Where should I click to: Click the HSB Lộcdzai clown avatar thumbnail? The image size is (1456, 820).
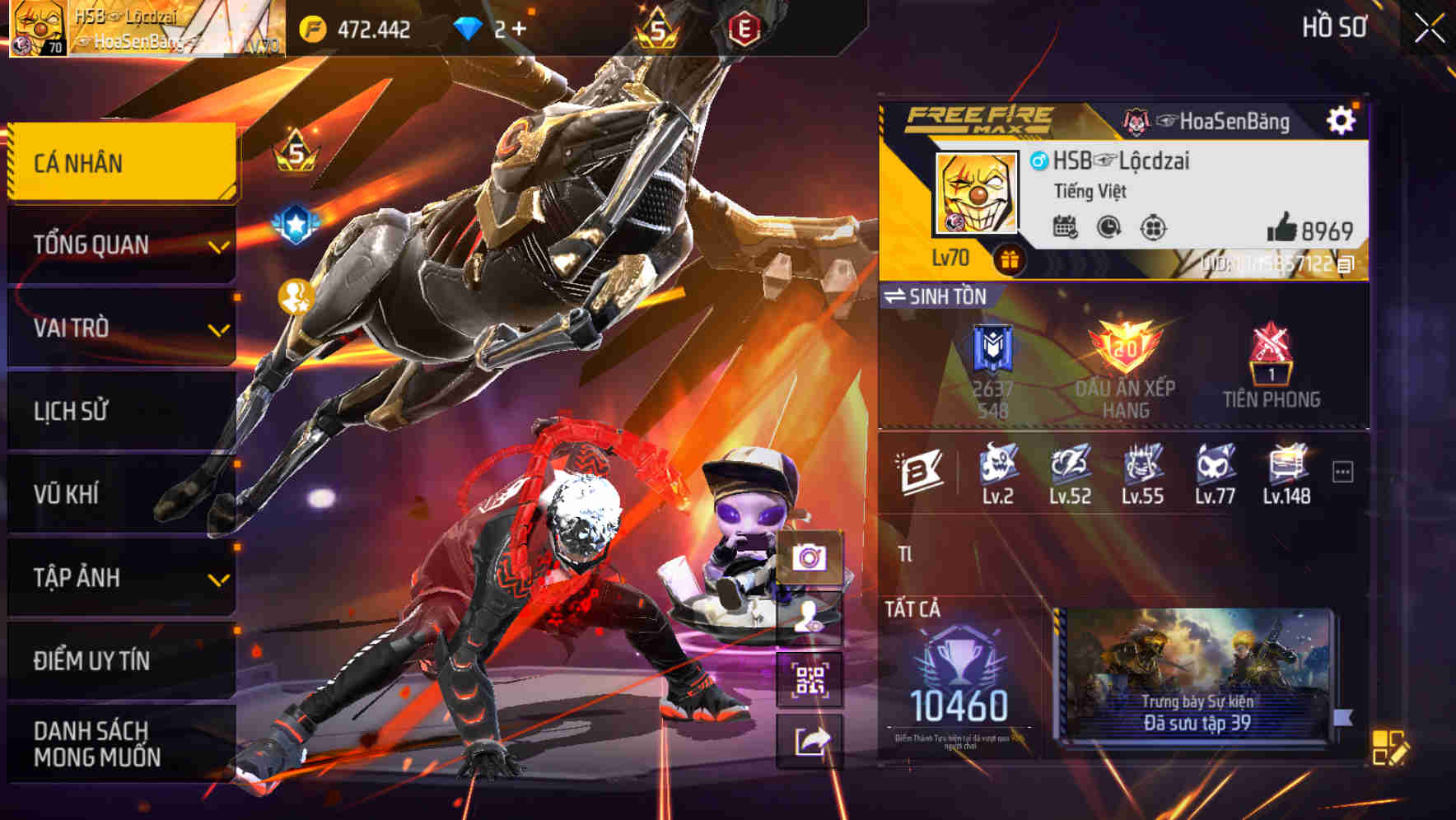976,193
